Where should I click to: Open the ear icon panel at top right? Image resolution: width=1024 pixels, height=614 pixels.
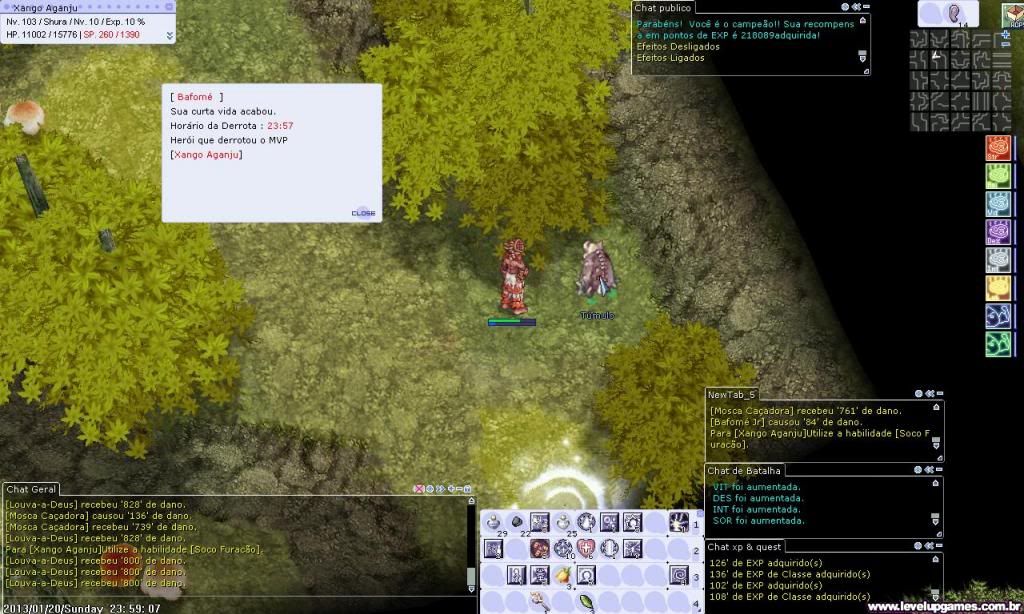[x=955, y=14]
